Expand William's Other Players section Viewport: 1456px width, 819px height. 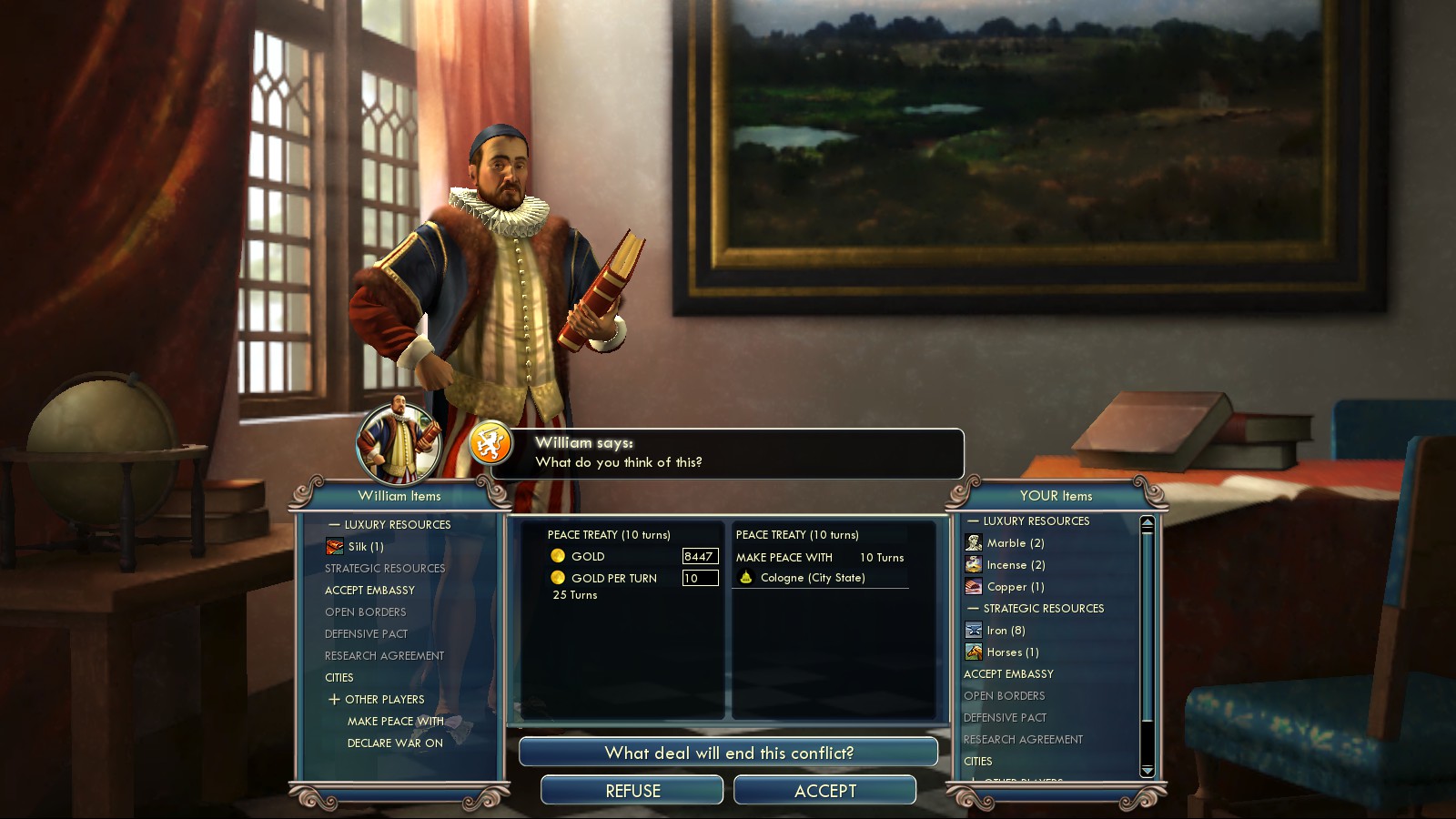334,700
